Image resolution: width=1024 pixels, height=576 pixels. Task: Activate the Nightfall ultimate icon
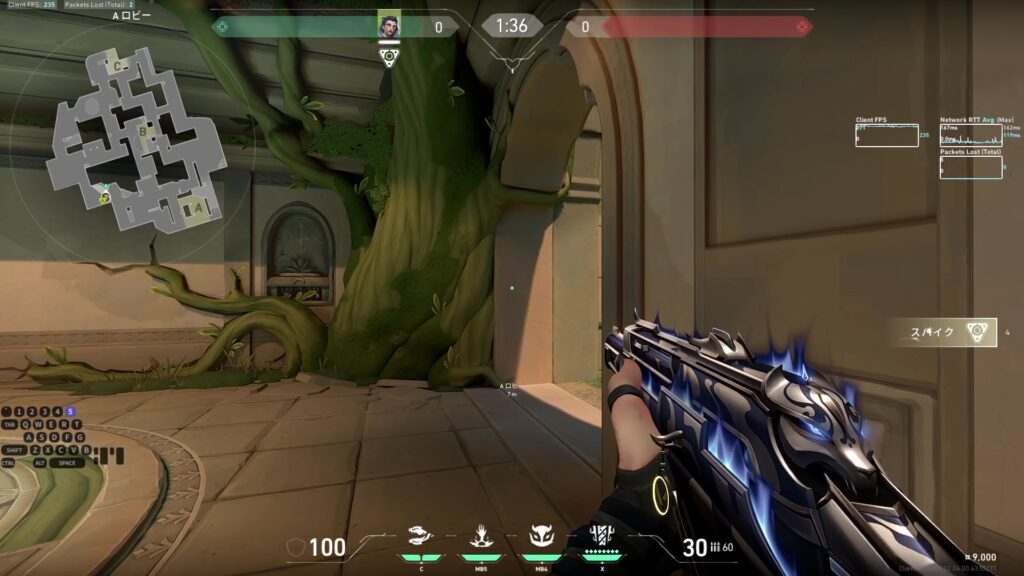[601, 536]
